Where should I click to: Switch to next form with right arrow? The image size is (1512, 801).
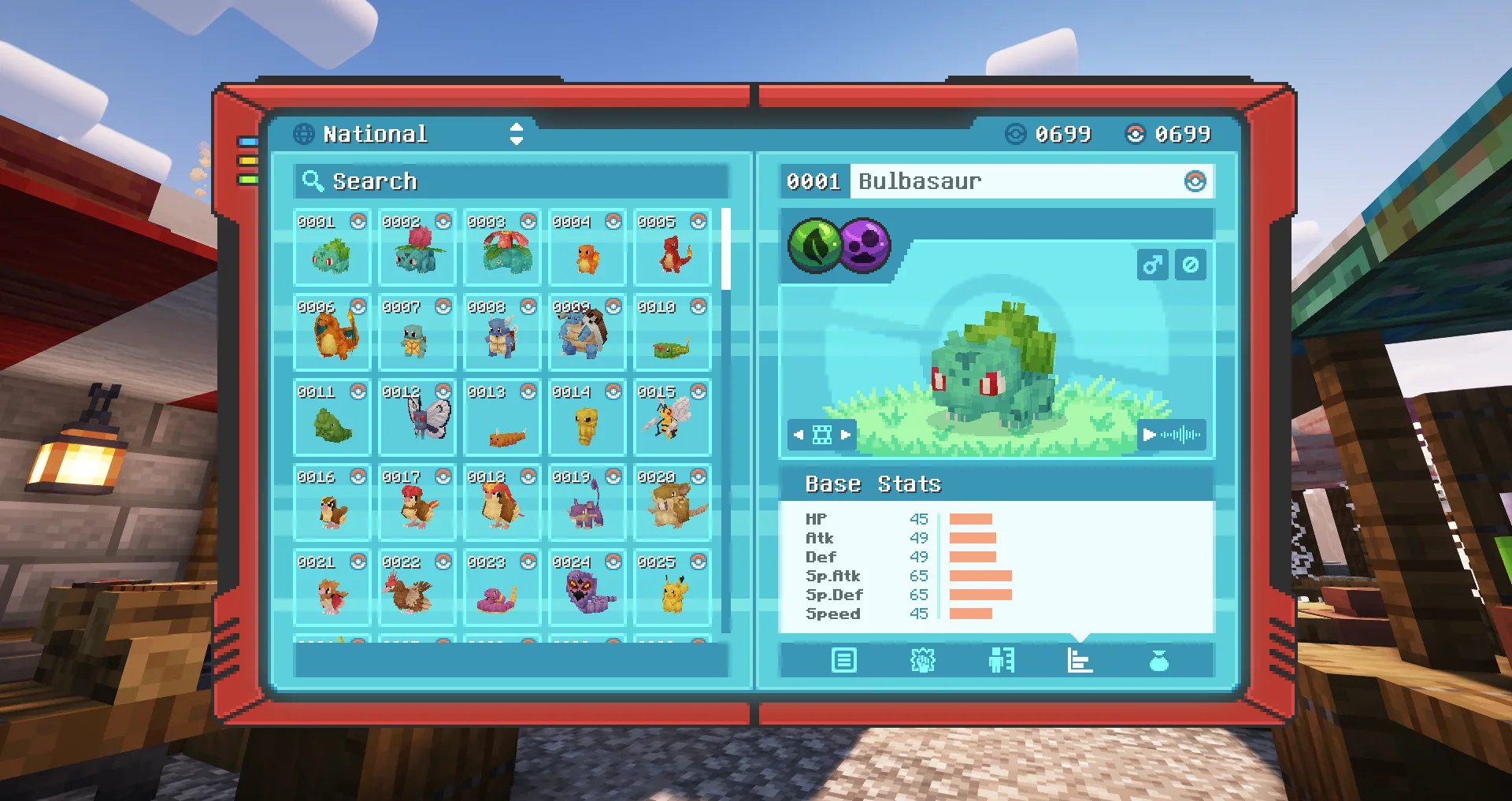pos(846,435)
